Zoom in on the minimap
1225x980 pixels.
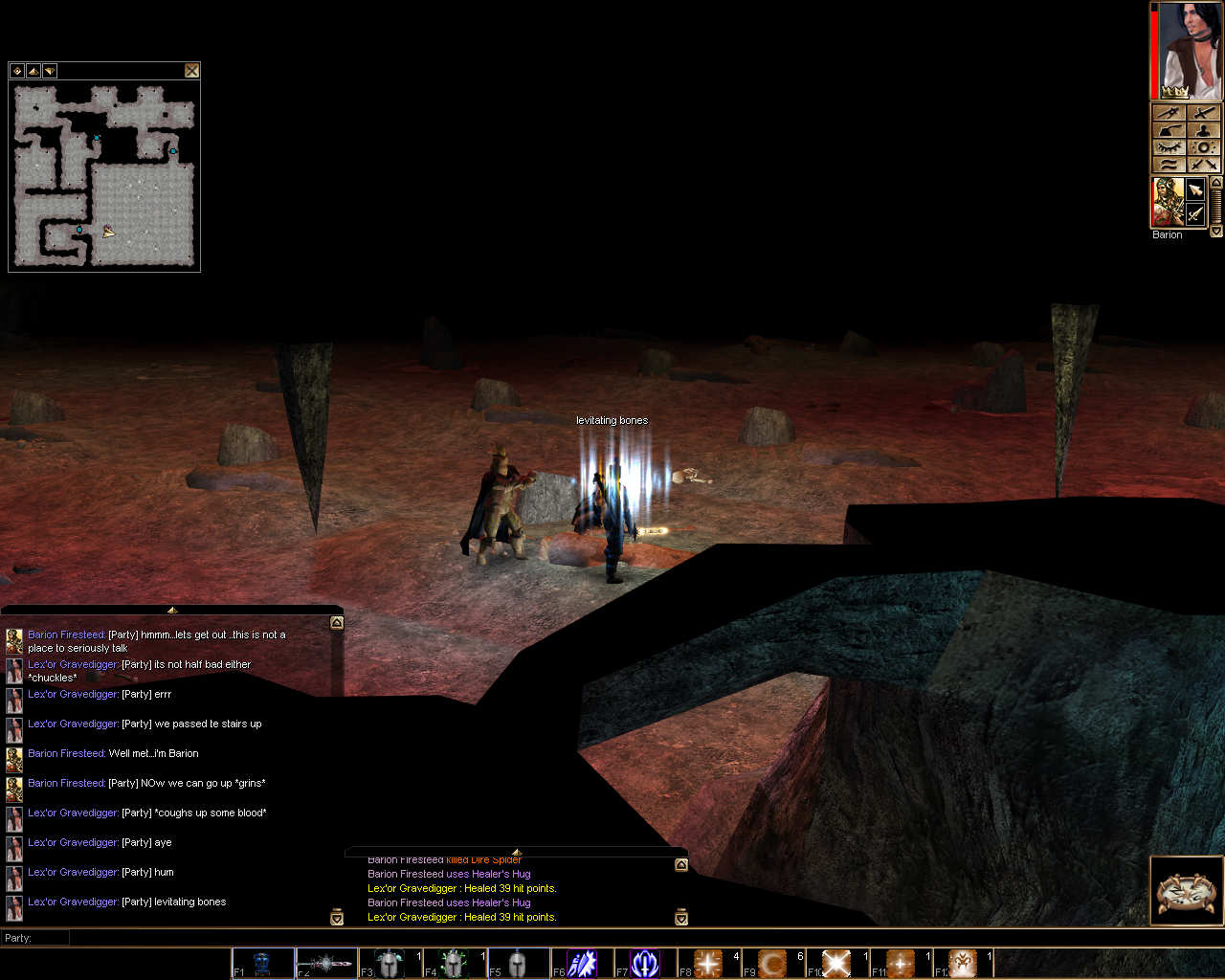tap(33, 71)
